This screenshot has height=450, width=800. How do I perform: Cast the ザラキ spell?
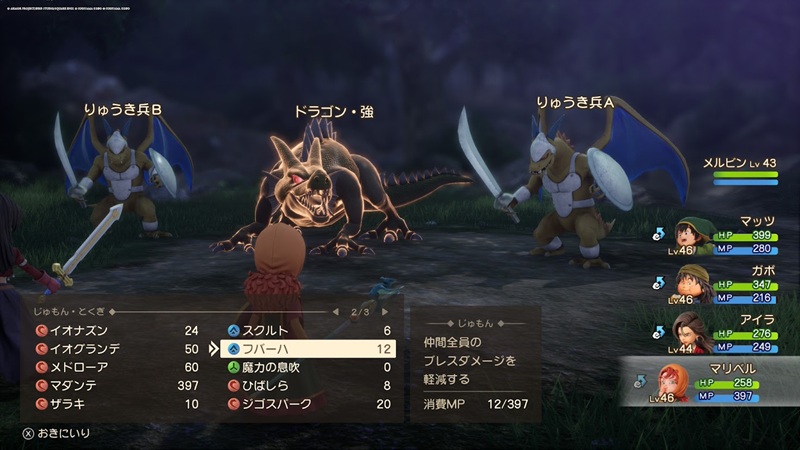click(110, 404)
